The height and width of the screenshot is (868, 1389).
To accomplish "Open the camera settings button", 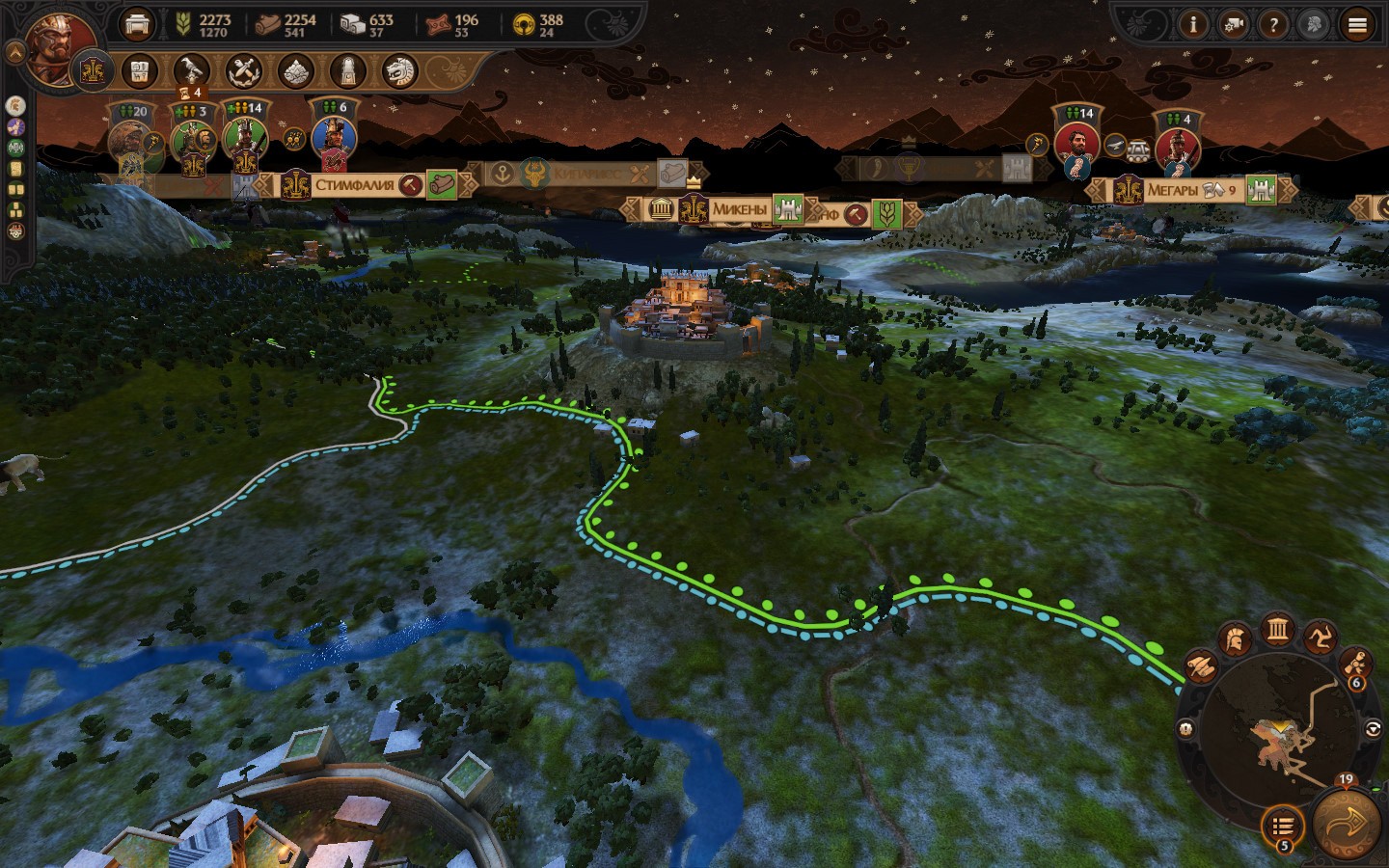I will click(1233, 25).
